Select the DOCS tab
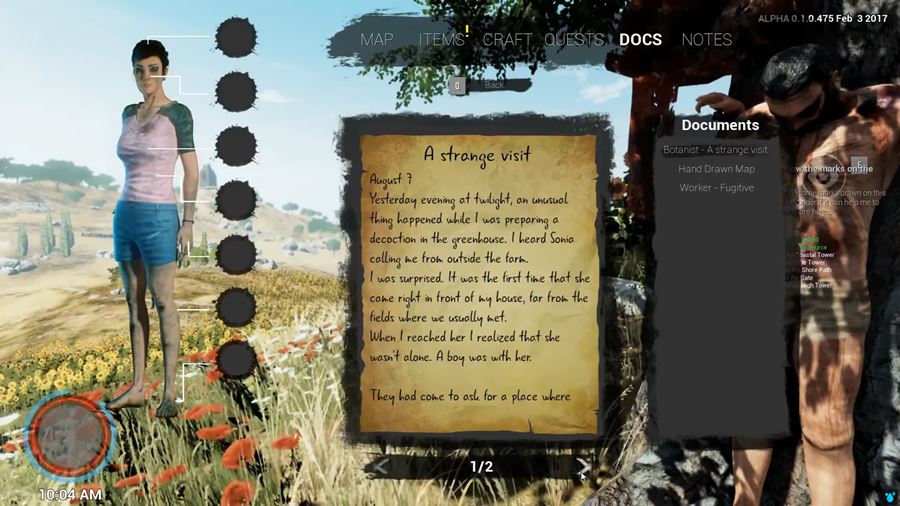The height and width of the screenshot is (506, 900). point(640,40)
